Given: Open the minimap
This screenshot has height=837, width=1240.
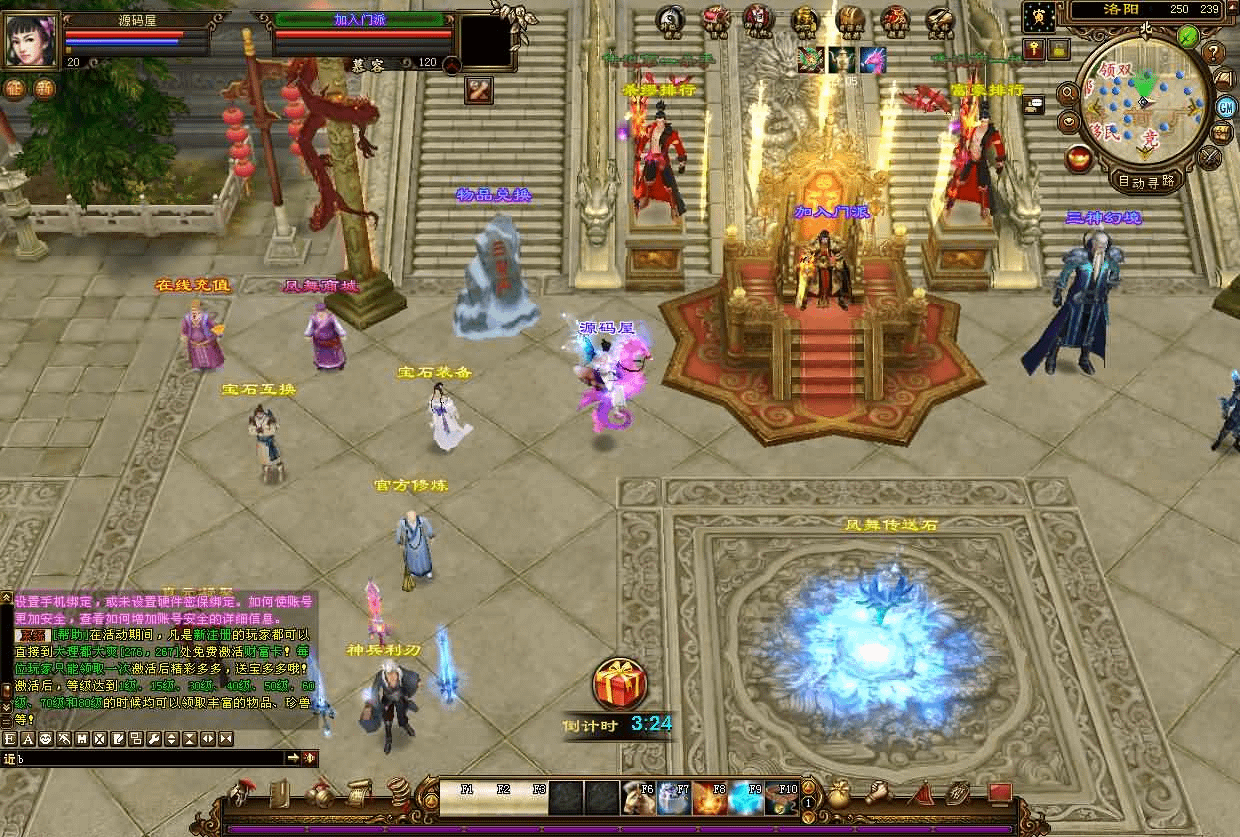Looking at the screenshot, I should tap(1144, 99).
